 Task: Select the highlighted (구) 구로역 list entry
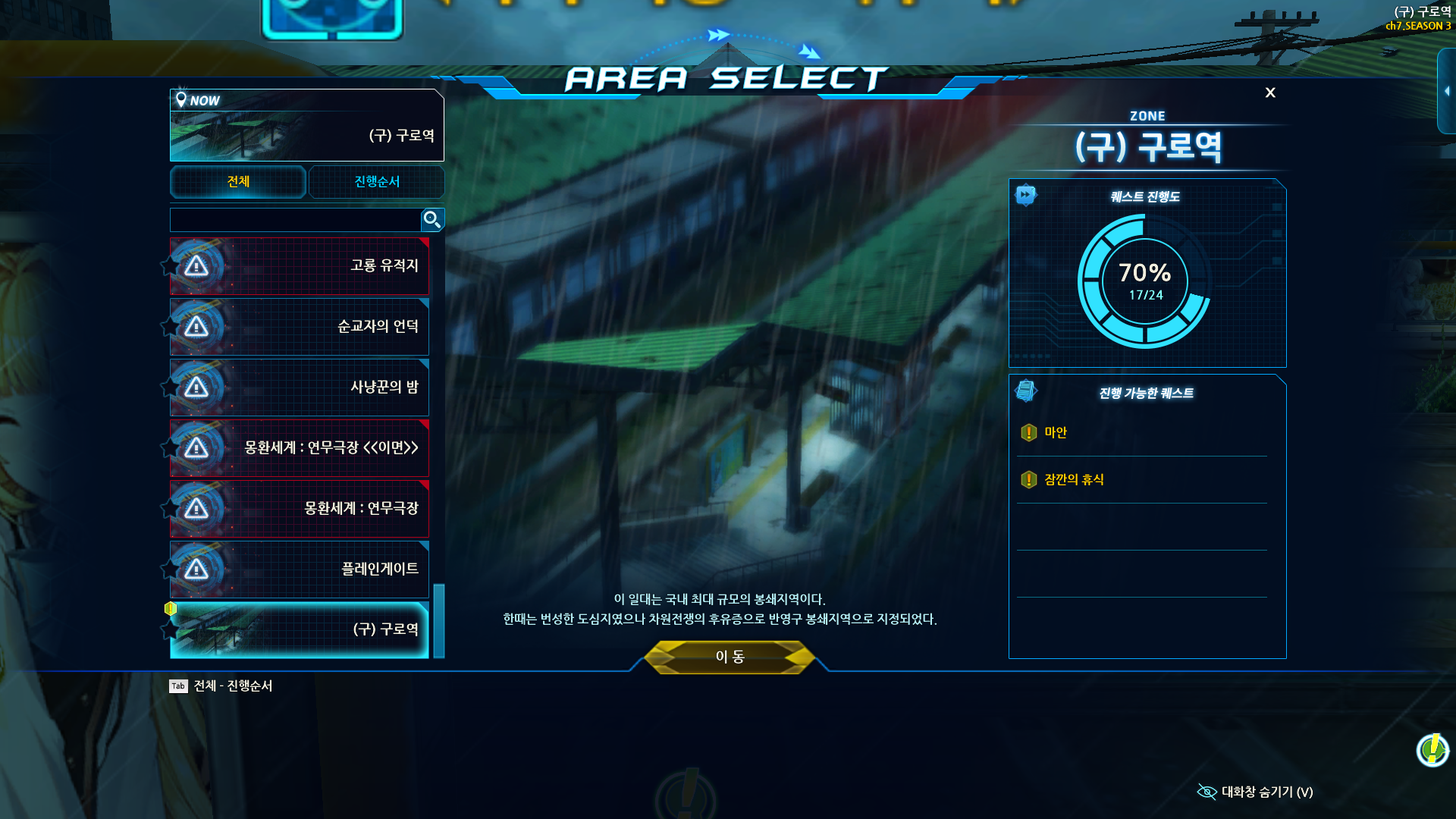[x=300, y=630]
